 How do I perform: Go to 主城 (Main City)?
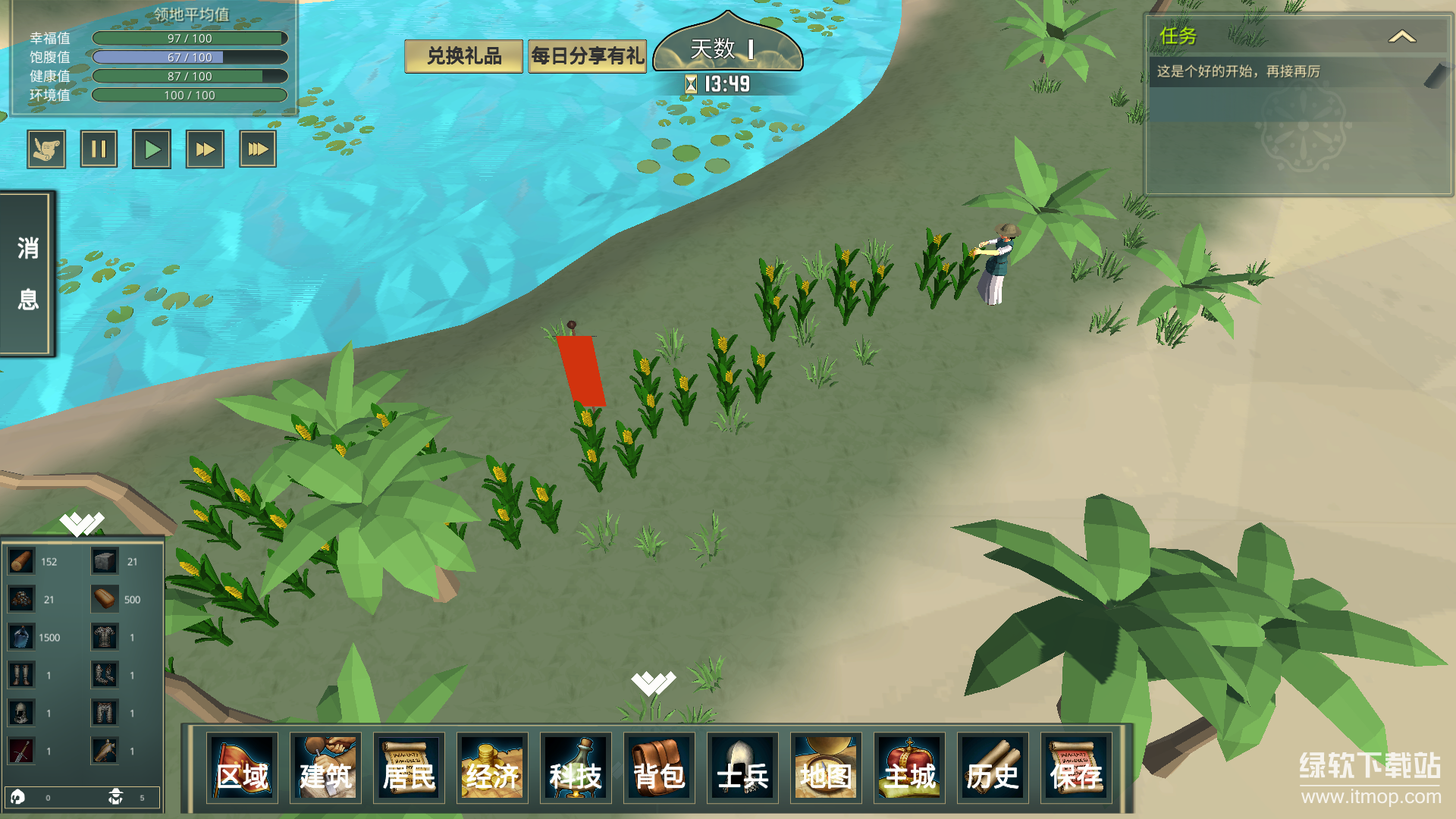tap(909, 767)
